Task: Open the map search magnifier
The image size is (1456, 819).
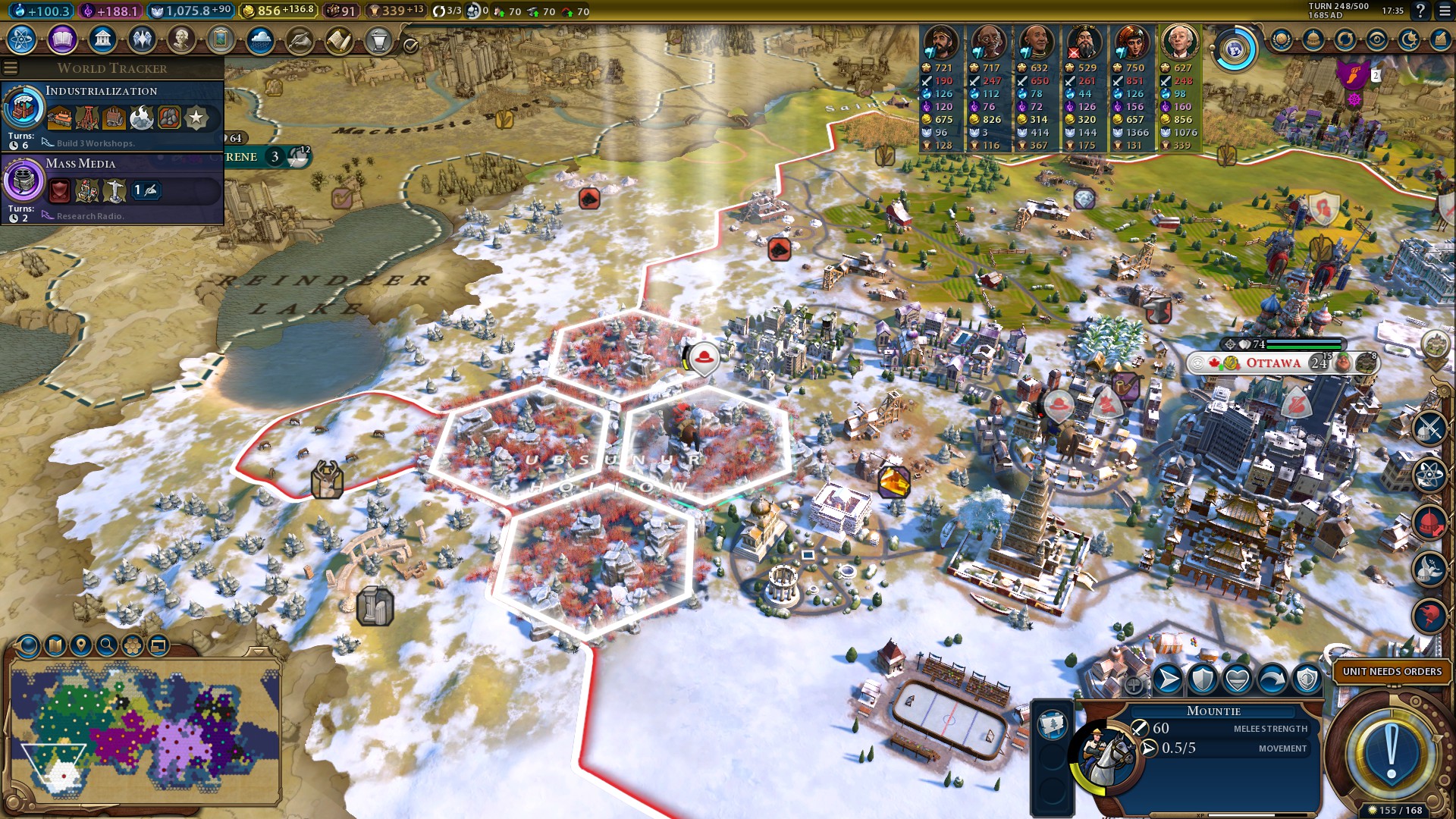Action: pyautogui.click(x=107, y=645)
